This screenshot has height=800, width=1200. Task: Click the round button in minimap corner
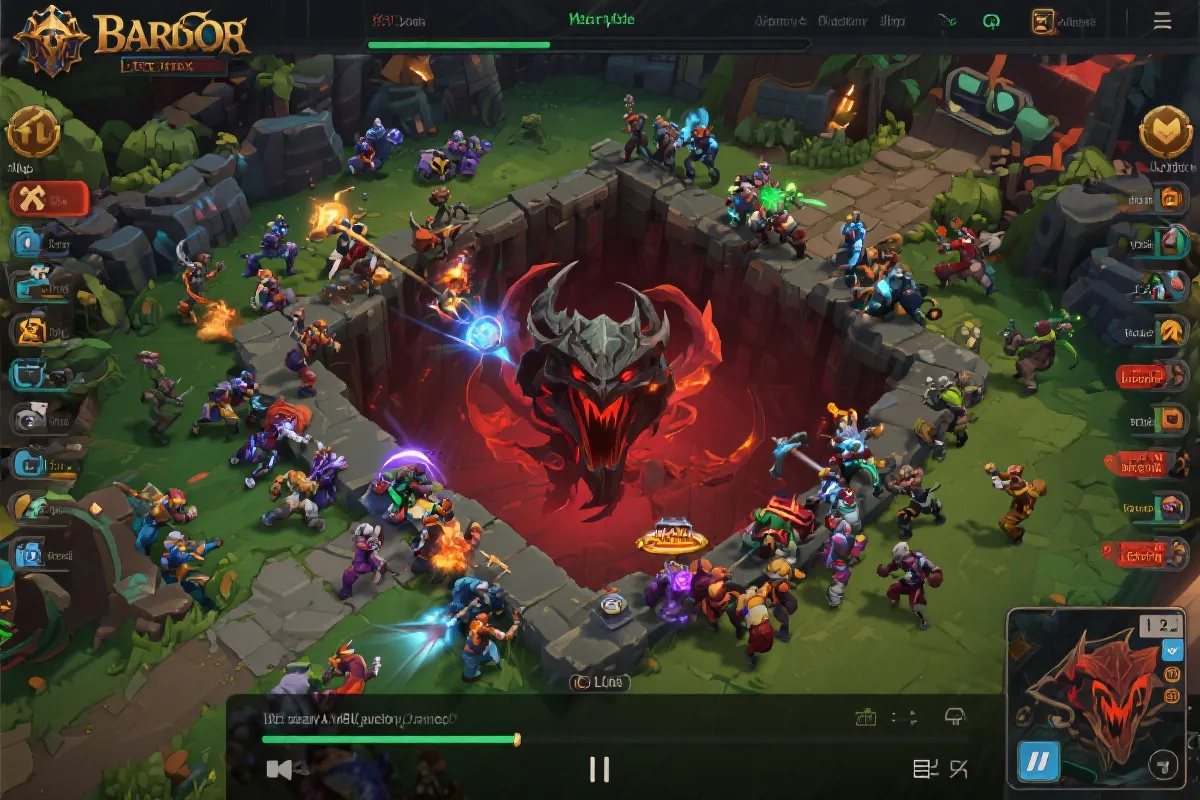1161,767
